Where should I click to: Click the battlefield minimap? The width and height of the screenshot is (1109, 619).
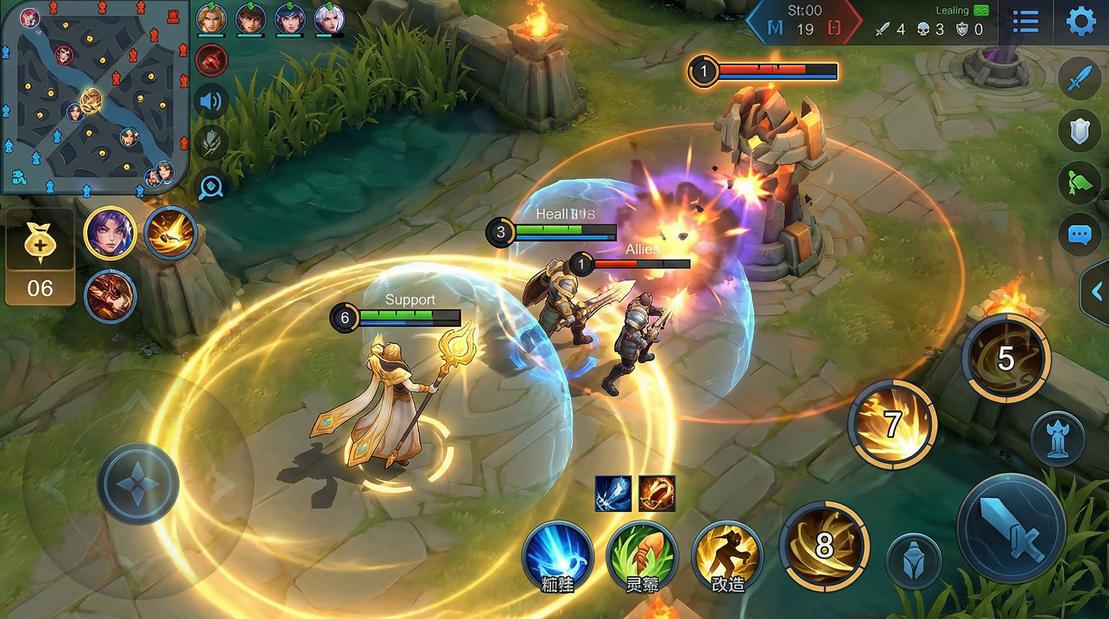click(94, 97)
